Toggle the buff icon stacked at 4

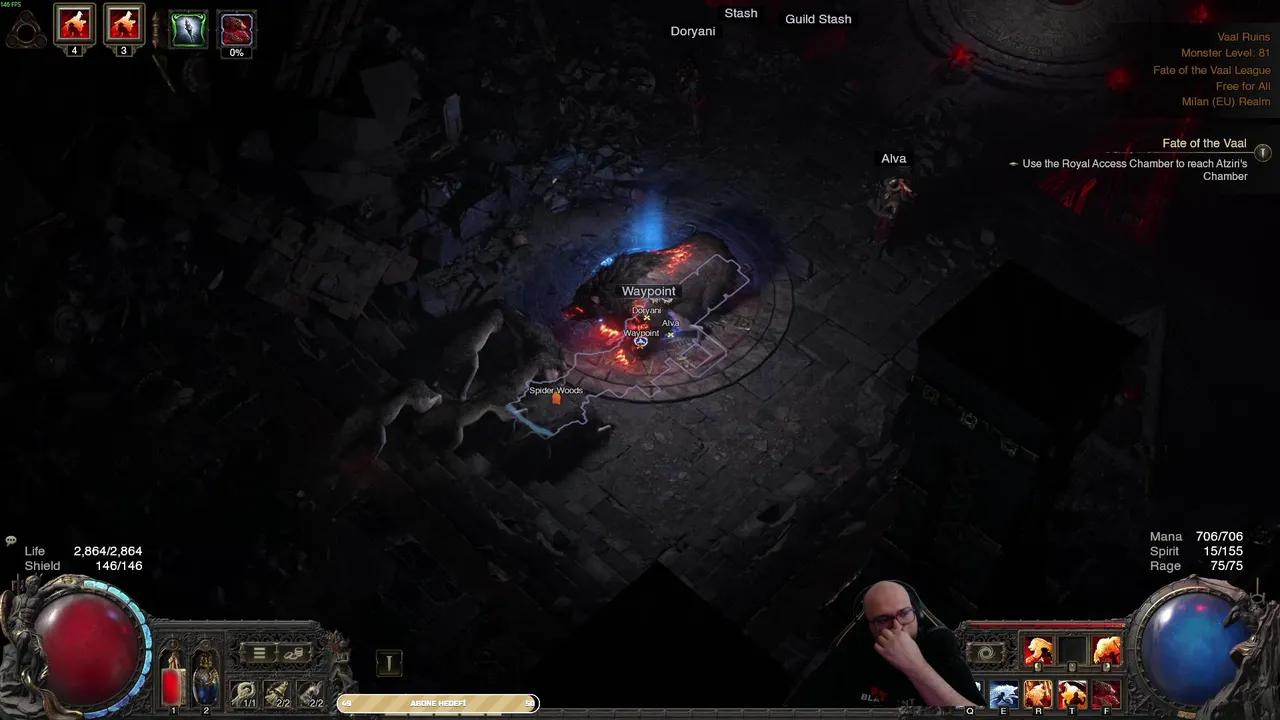pyautogui.click(x=74, y=25)
